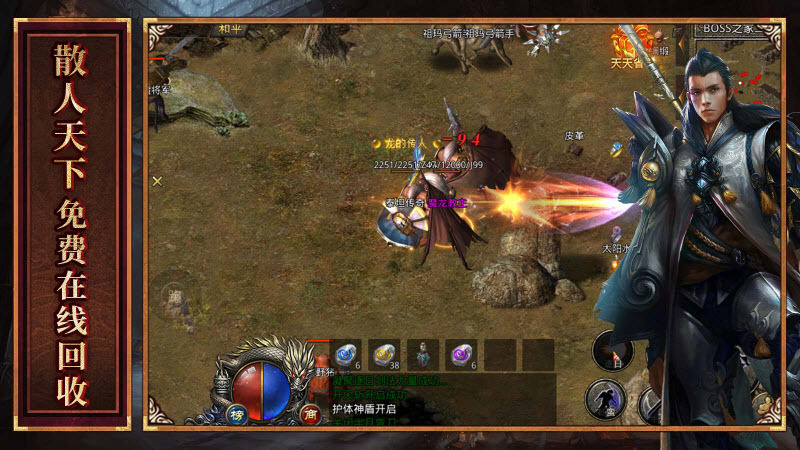Activate the 日 skill button

click(x=612, y=351)
